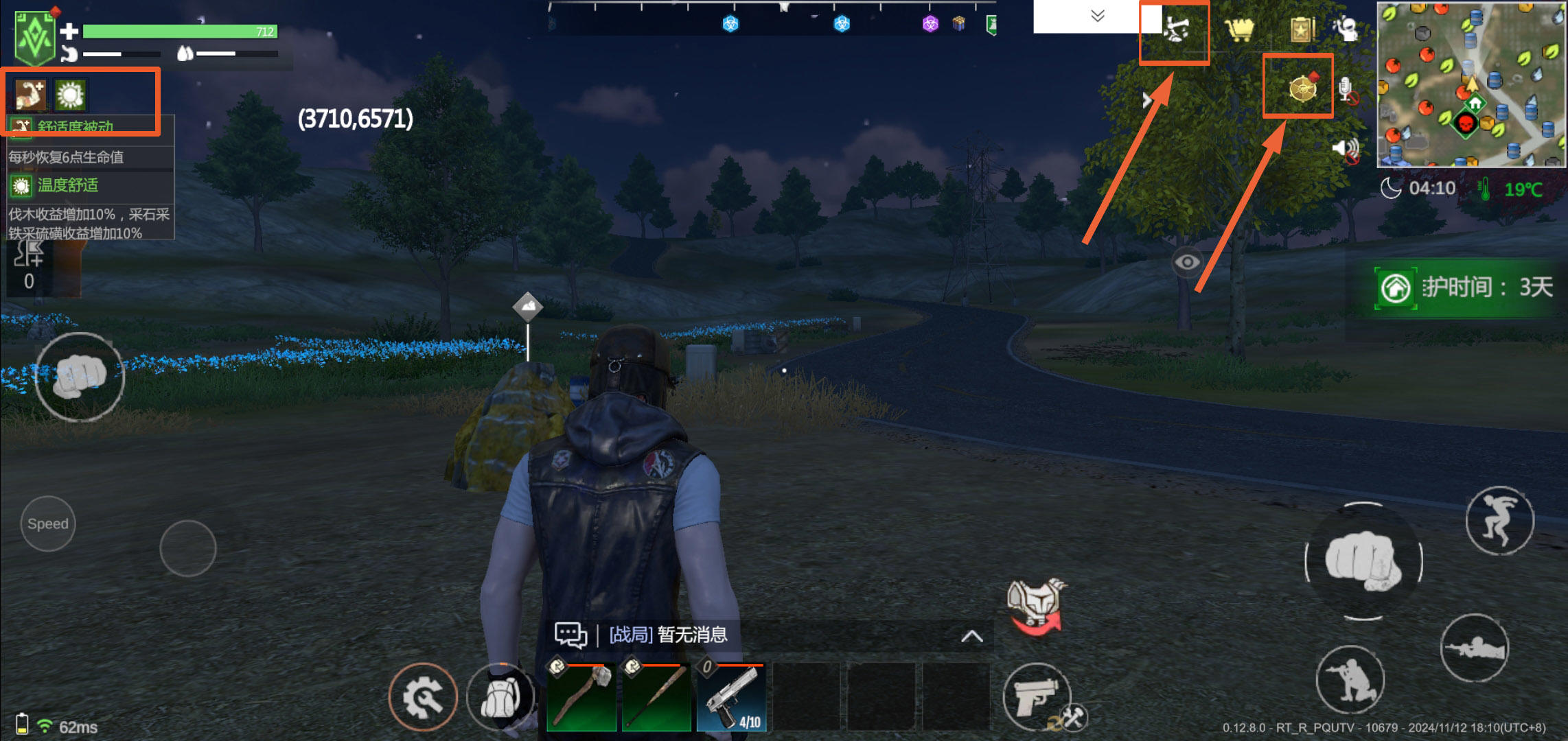The image size is (1568, 741).
Task: Toggle the microphone voice chat
Action: click(1346, 91)
